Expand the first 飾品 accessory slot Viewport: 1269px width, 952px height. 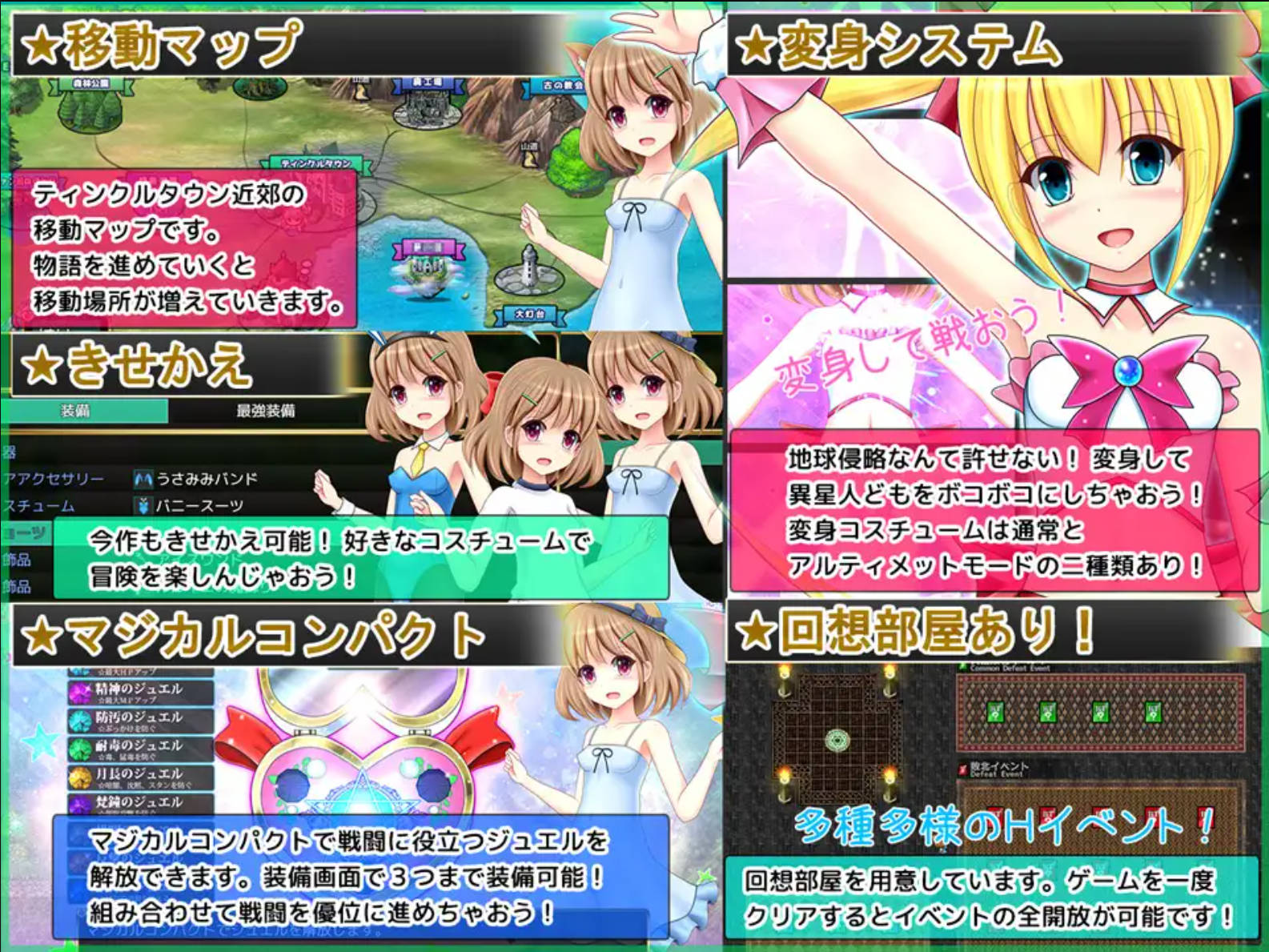point(17,560)
